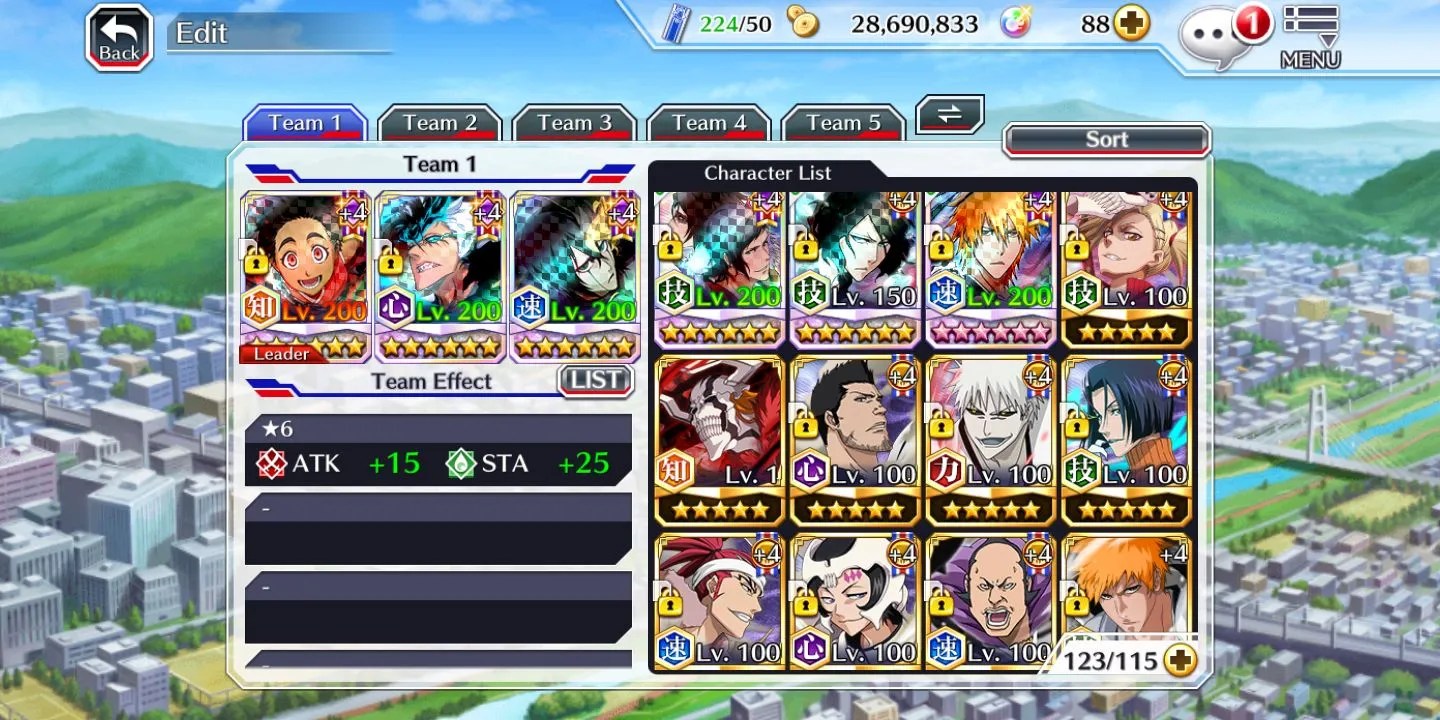Switch to the Team 3 tab

click(x=574, y=123)
